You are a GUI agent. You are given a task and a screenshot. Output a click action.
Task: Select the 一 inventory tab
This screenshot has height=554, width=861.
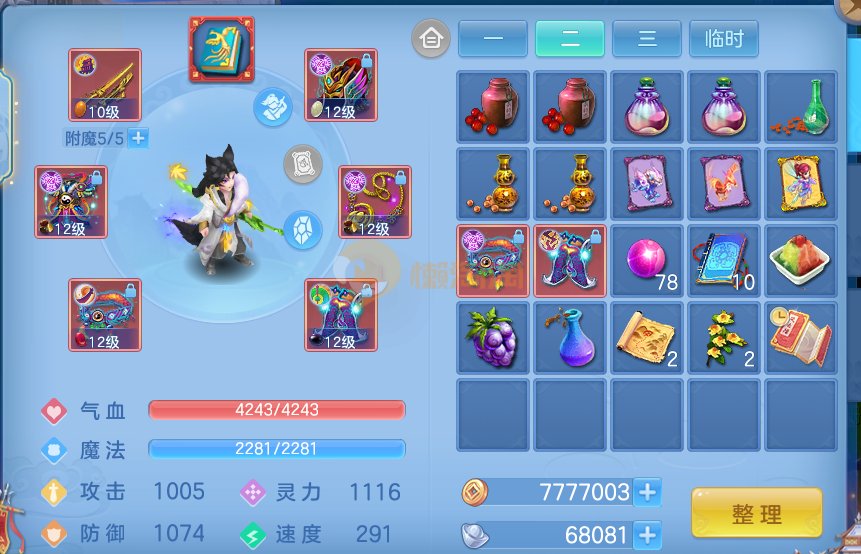pyautogui.click(x=492, y=39)
